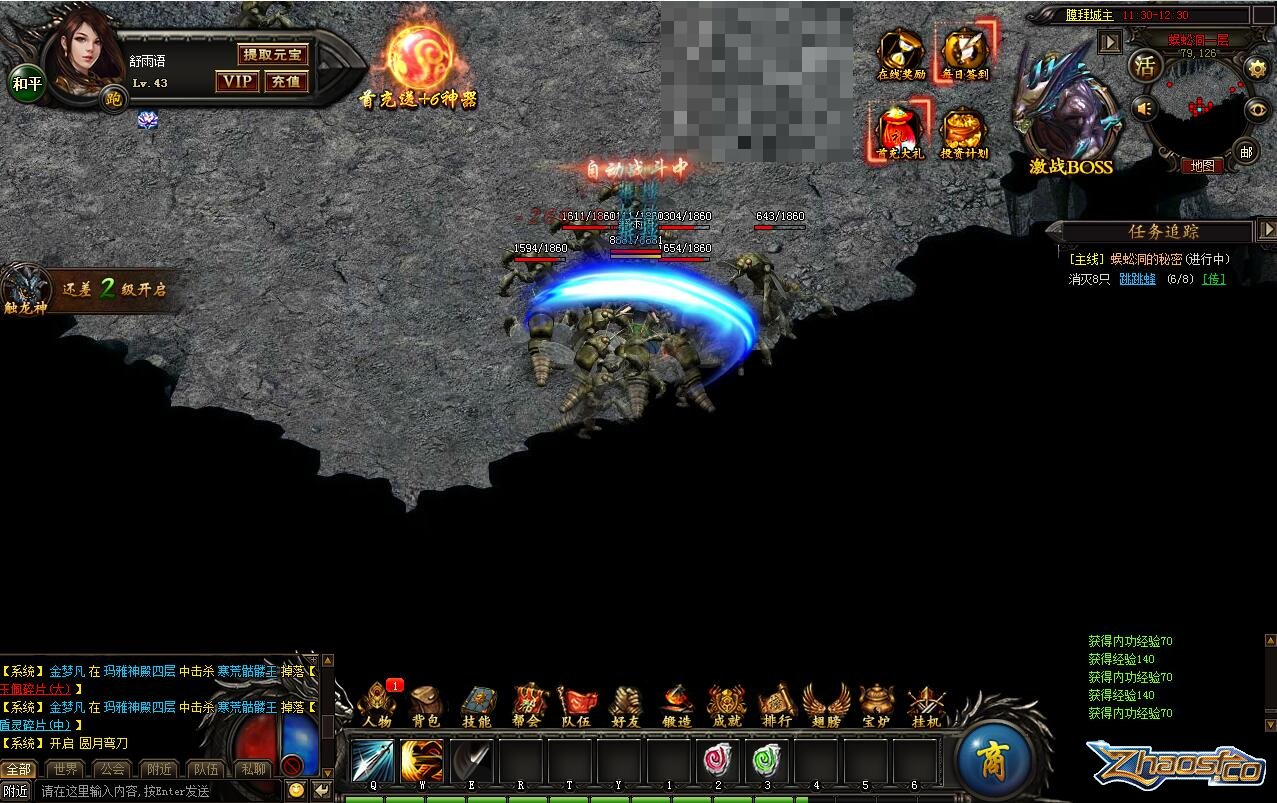Toggle 挂机 auto-battle mode

(x=926, y=704)
